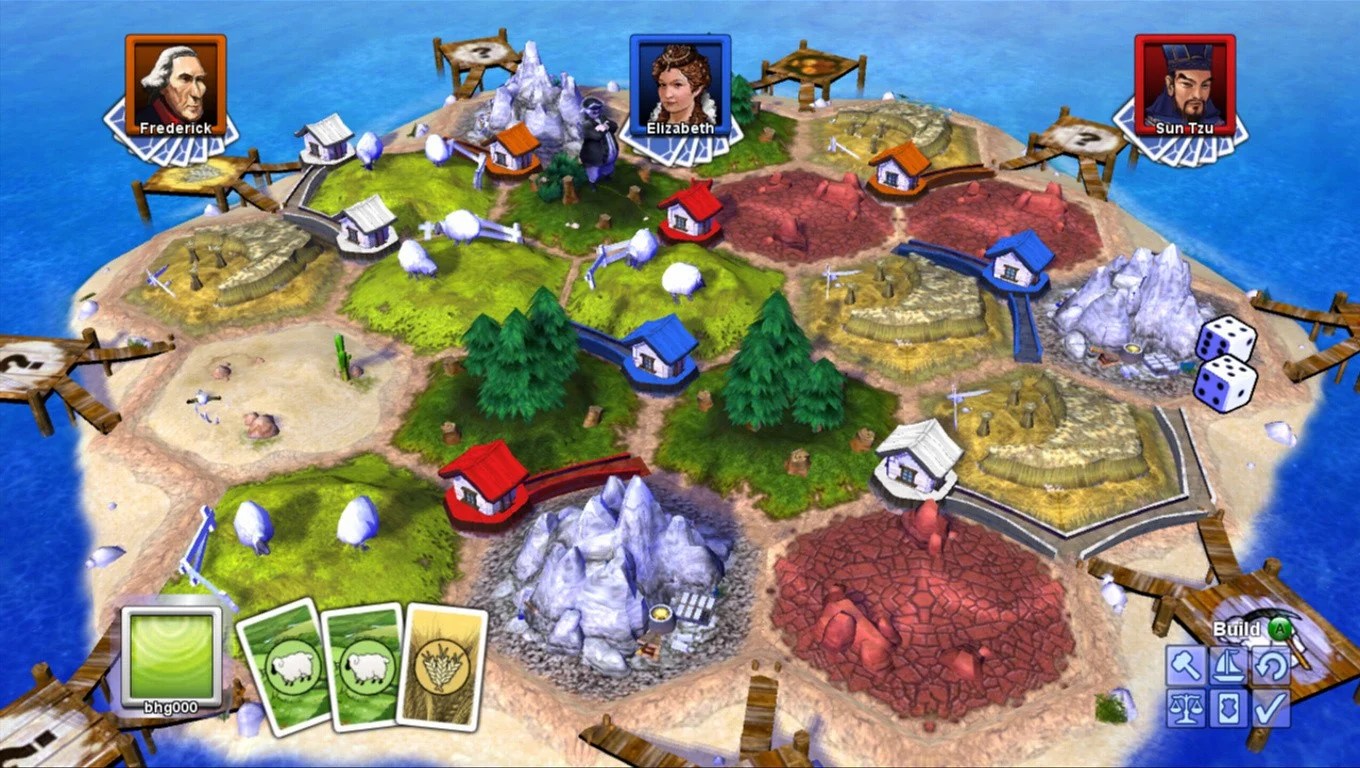The image size is (1360, 768).
Task: Select the hammer build icon
Action: coord(1187,665)
